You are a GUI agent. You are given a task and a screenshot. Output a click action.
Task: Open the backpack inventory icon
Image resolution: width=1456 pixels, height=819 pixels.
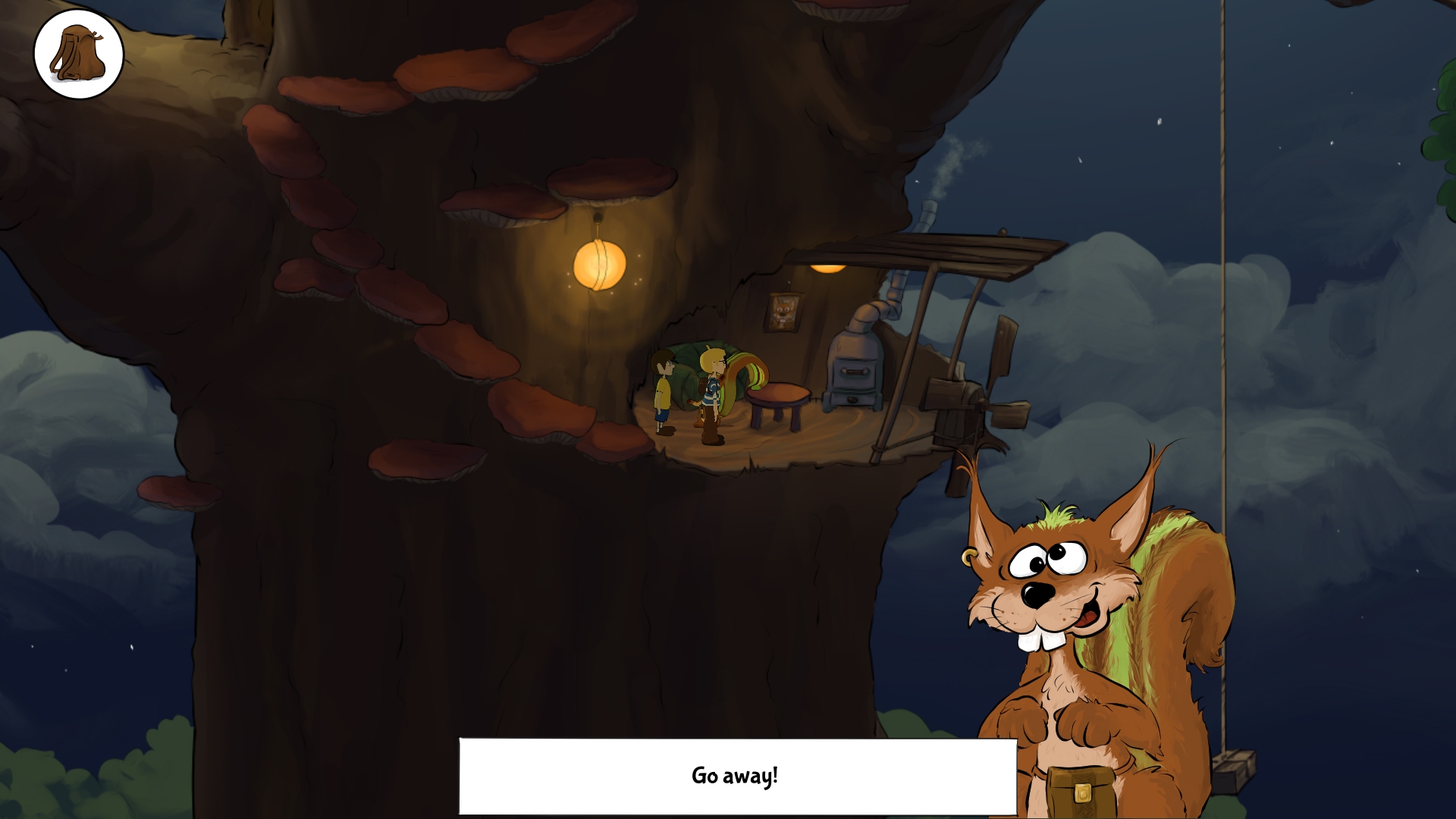click(x=79, y=53)
